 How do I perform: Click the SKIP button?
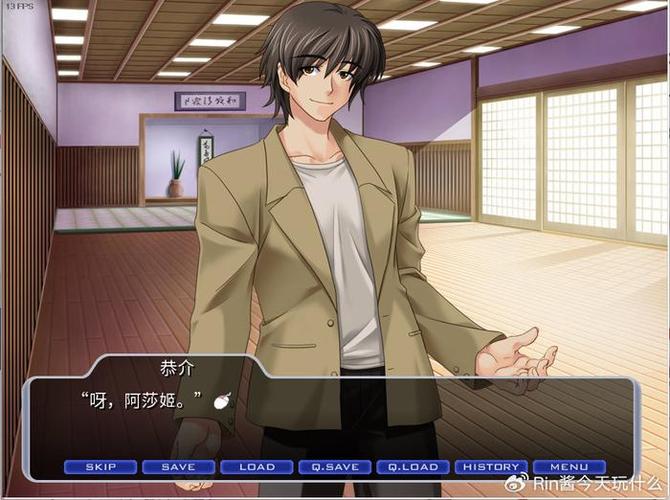pos(100,467)
